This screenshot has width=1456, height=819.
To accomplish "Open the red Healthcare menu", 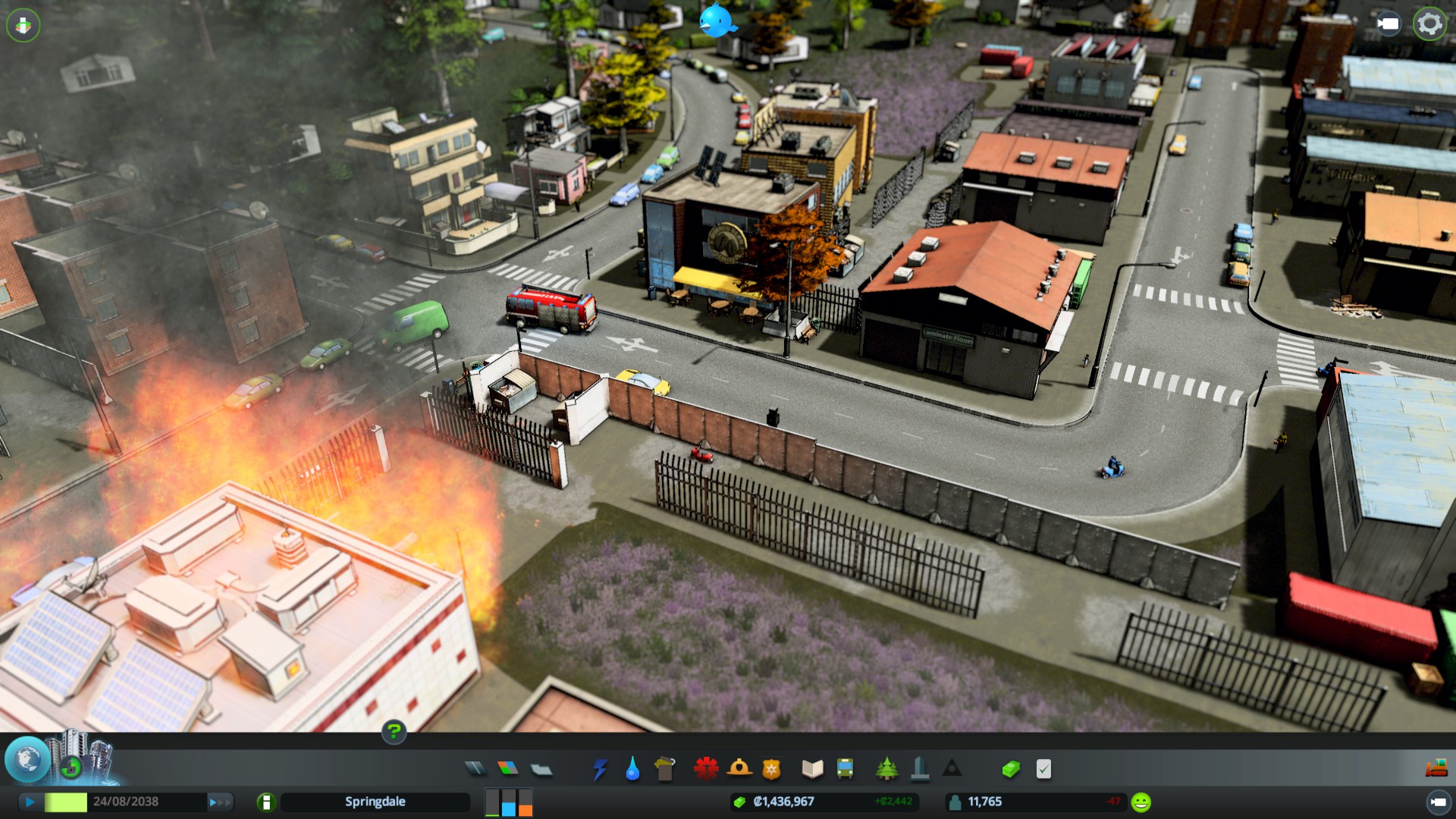I will click(706, 769).
